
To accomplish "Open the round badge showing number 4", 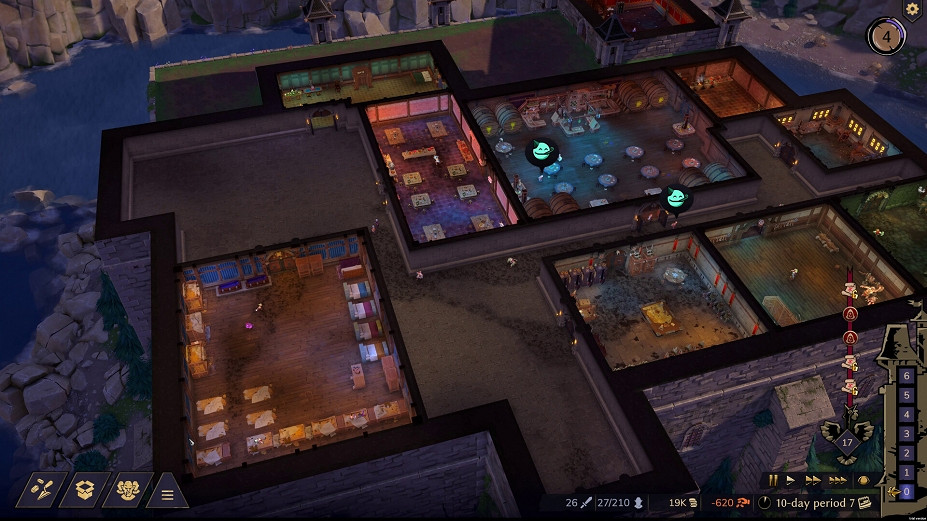I will pos(884,38).
